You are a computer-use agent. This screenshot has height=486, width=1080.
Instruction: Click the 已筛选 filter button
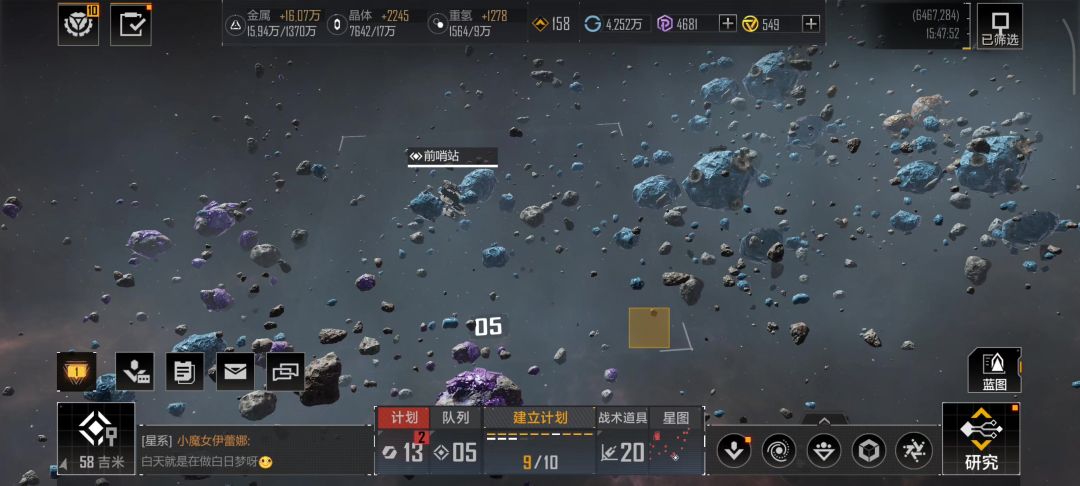[999, 25]
